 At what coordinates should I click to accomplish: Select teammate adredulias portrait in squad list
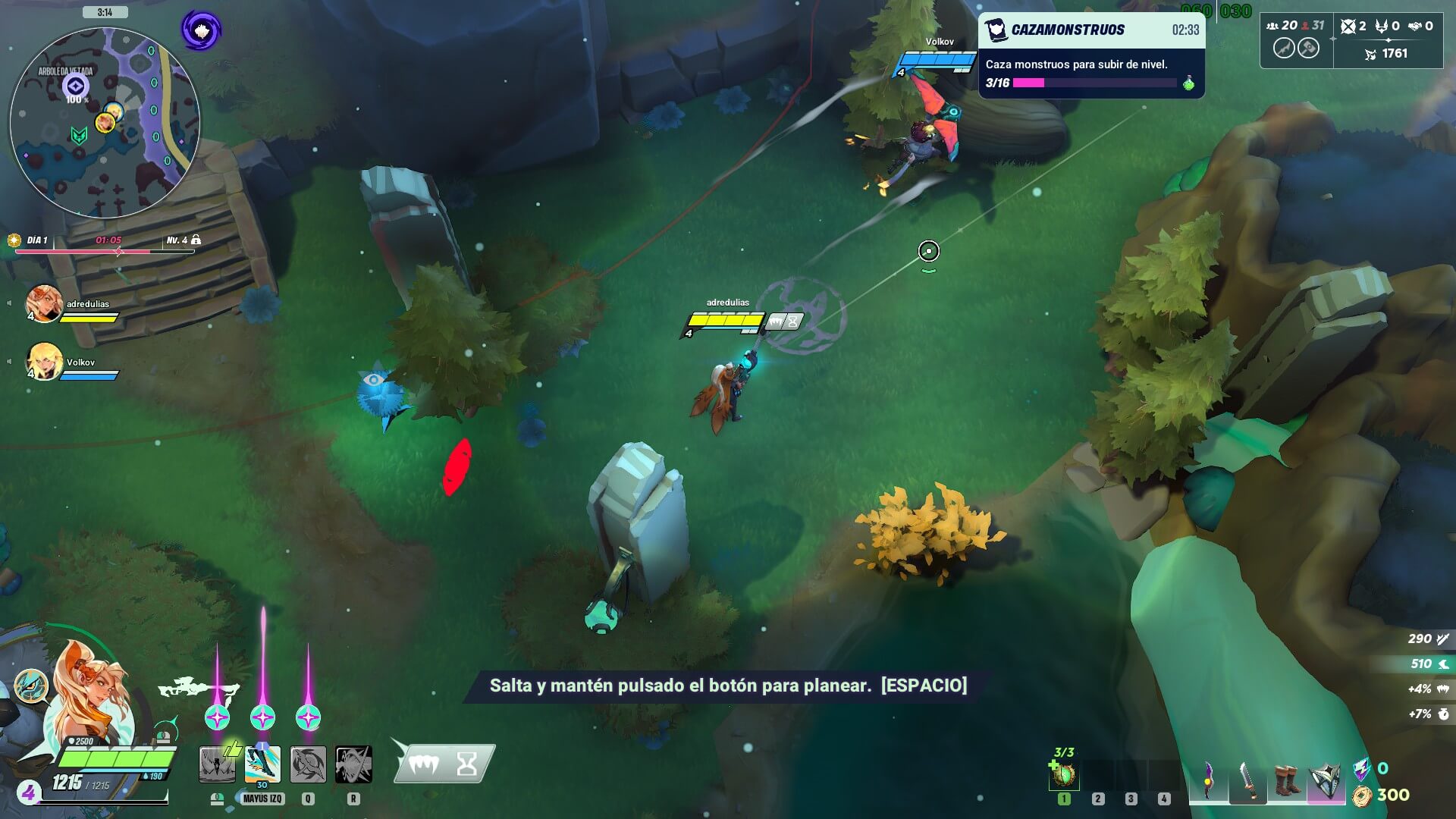tap(43, 303)
